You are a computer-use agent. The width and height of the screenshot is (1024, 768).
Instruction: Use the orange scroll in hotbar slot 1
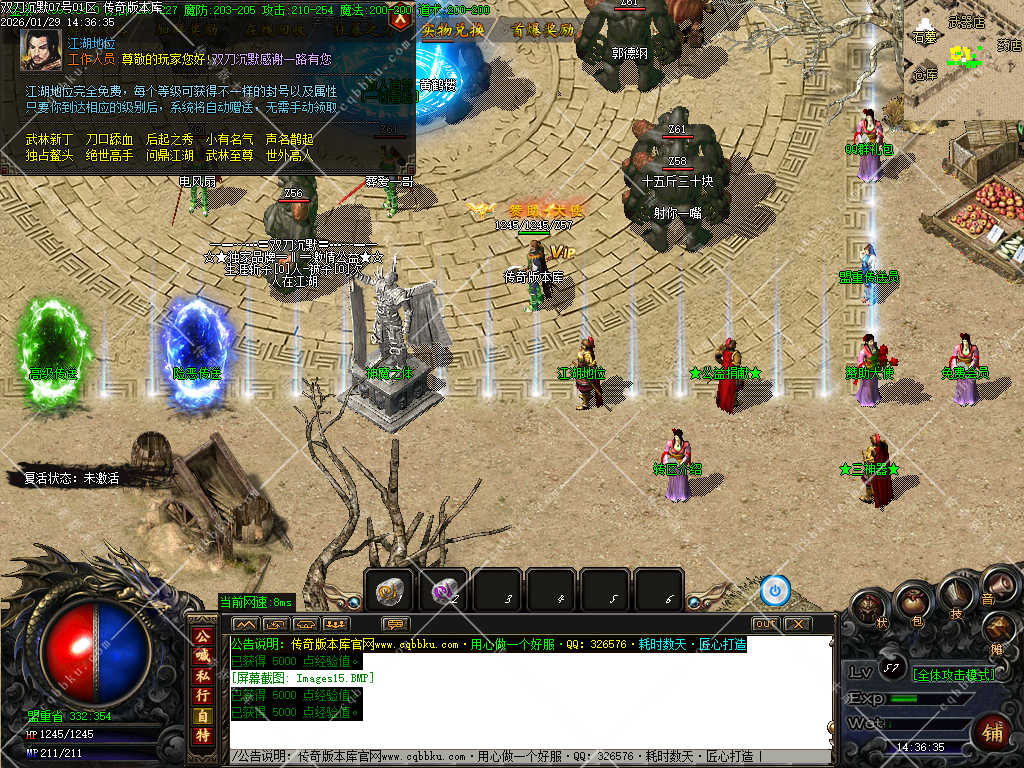pos(388,592)
